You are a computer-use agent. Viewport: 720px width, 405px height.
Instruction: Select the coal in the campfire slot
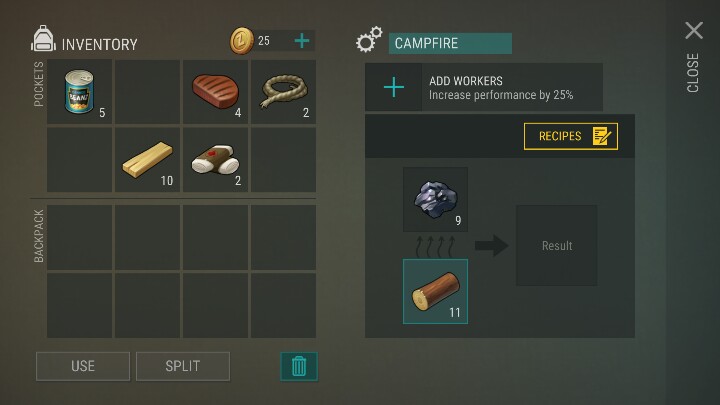click(435, 199)
